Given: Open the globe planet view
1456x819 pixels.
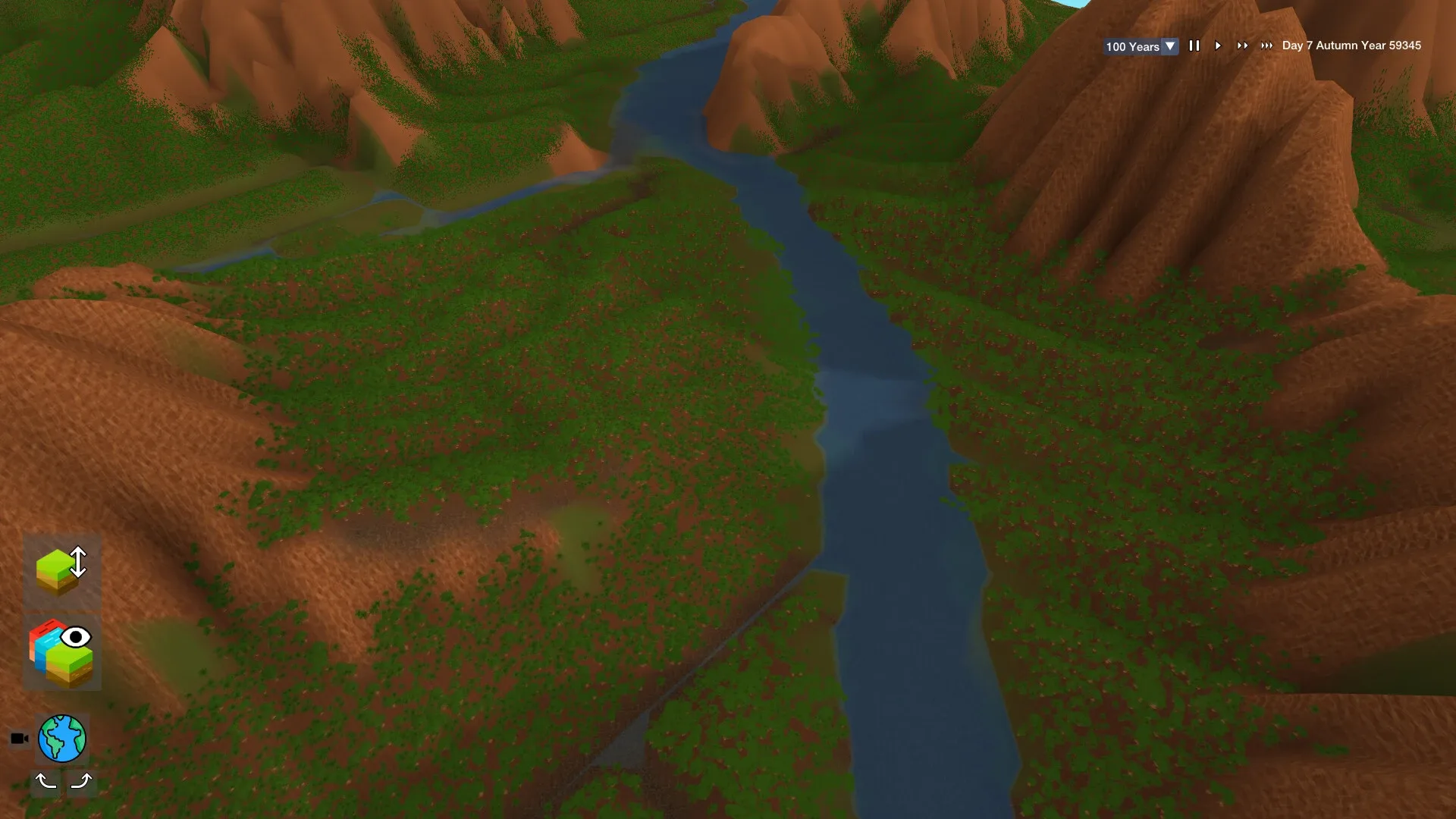Looking at the screenshot, I should tap(64, 737).
